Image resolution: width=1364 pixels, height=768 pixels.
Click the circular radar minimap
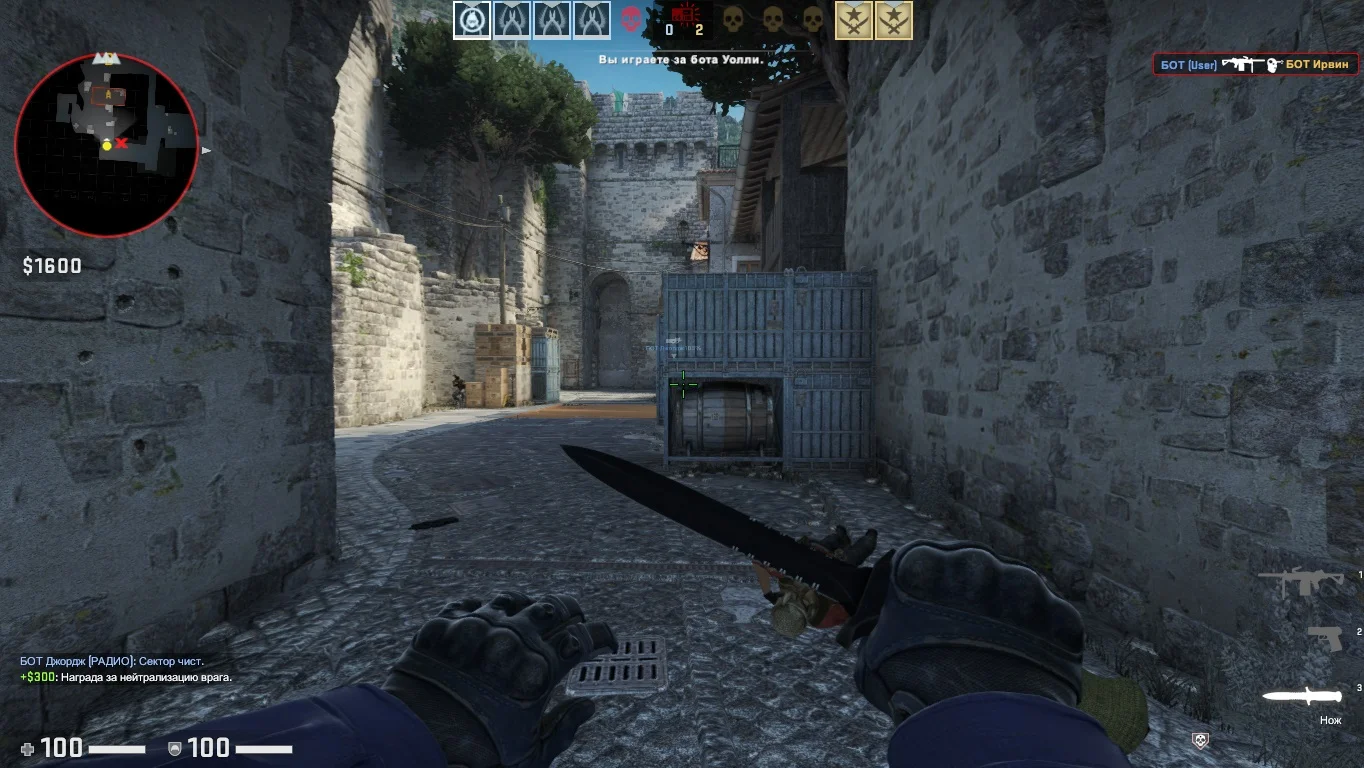coord(107,145)
